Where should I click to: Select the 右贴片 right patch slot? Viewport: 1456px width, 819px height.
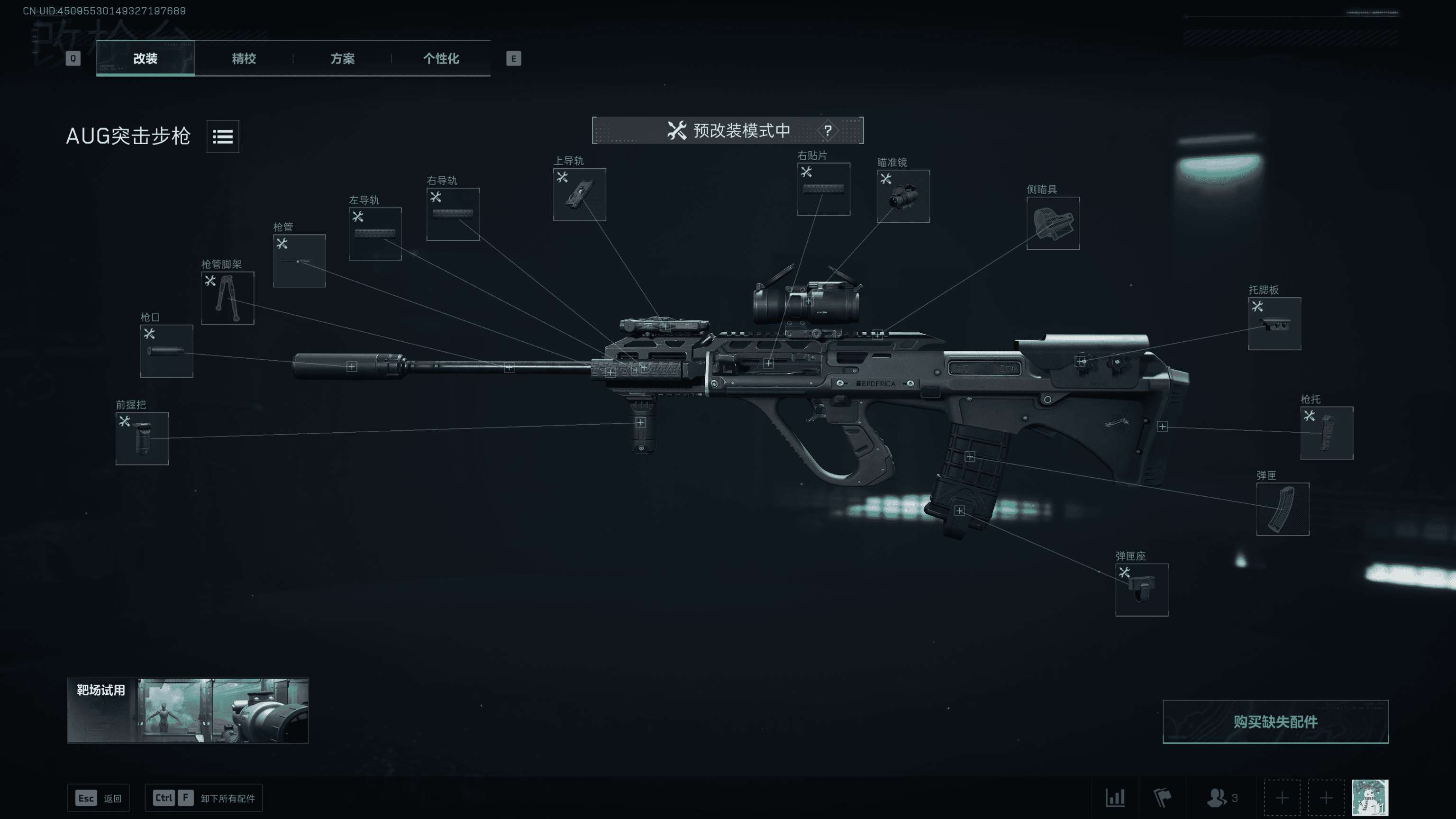pos(823,190)
